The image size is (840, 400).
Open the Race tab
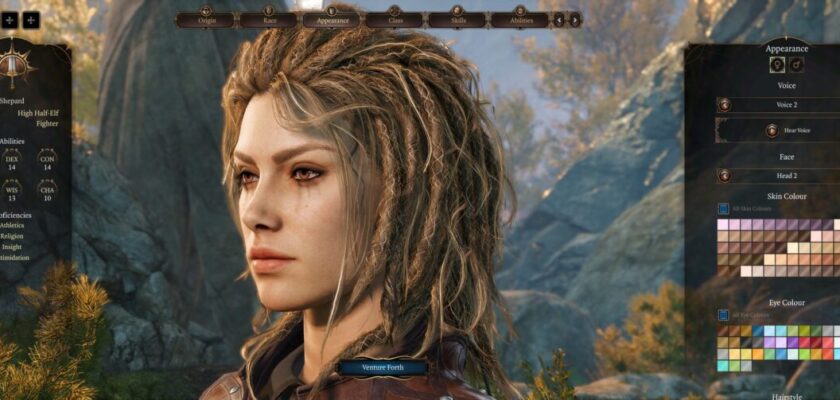click(267, 19)
